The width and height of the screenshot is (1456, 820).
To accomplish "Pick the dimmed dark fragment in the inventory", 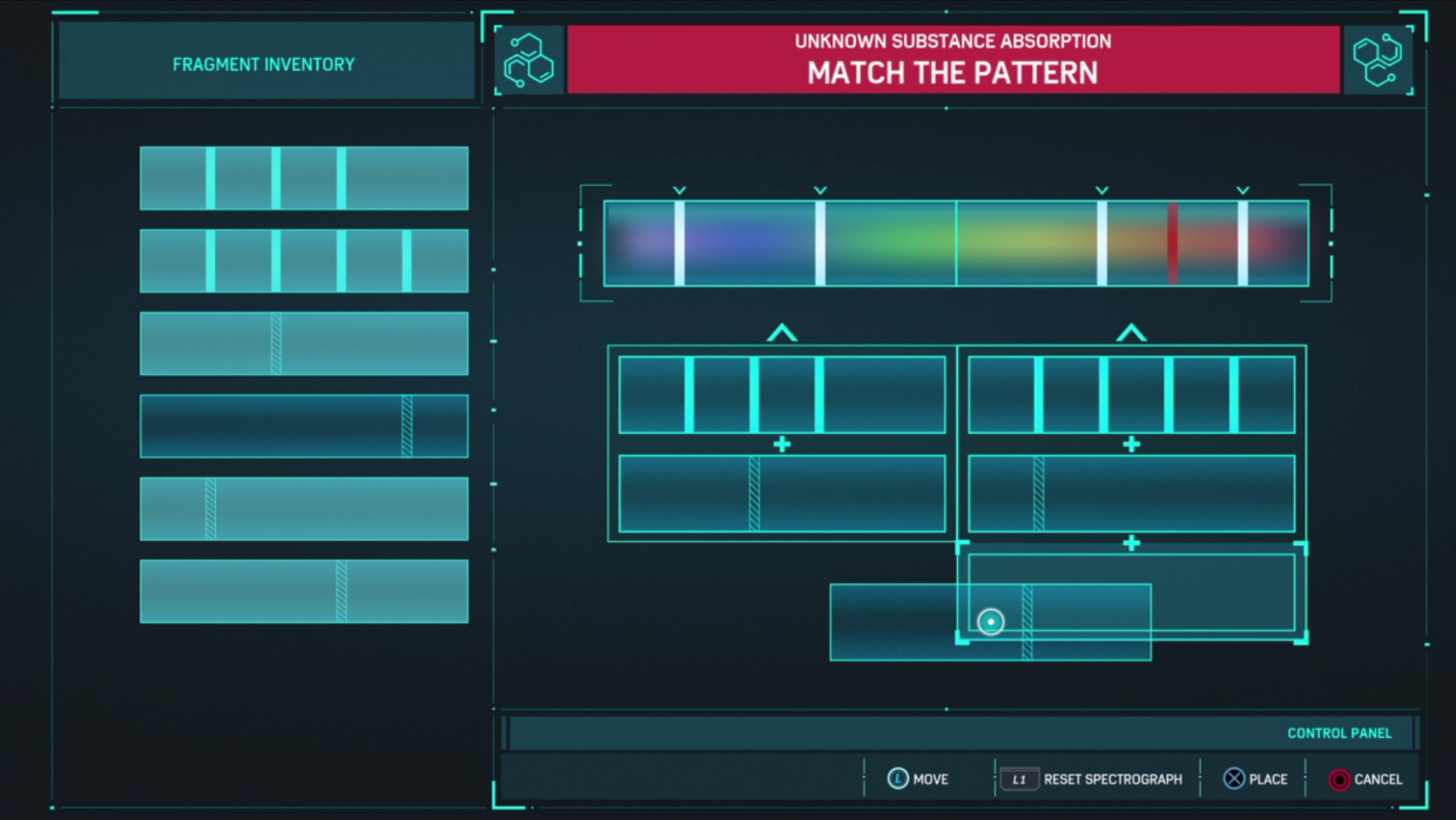I will click(304, 426).
